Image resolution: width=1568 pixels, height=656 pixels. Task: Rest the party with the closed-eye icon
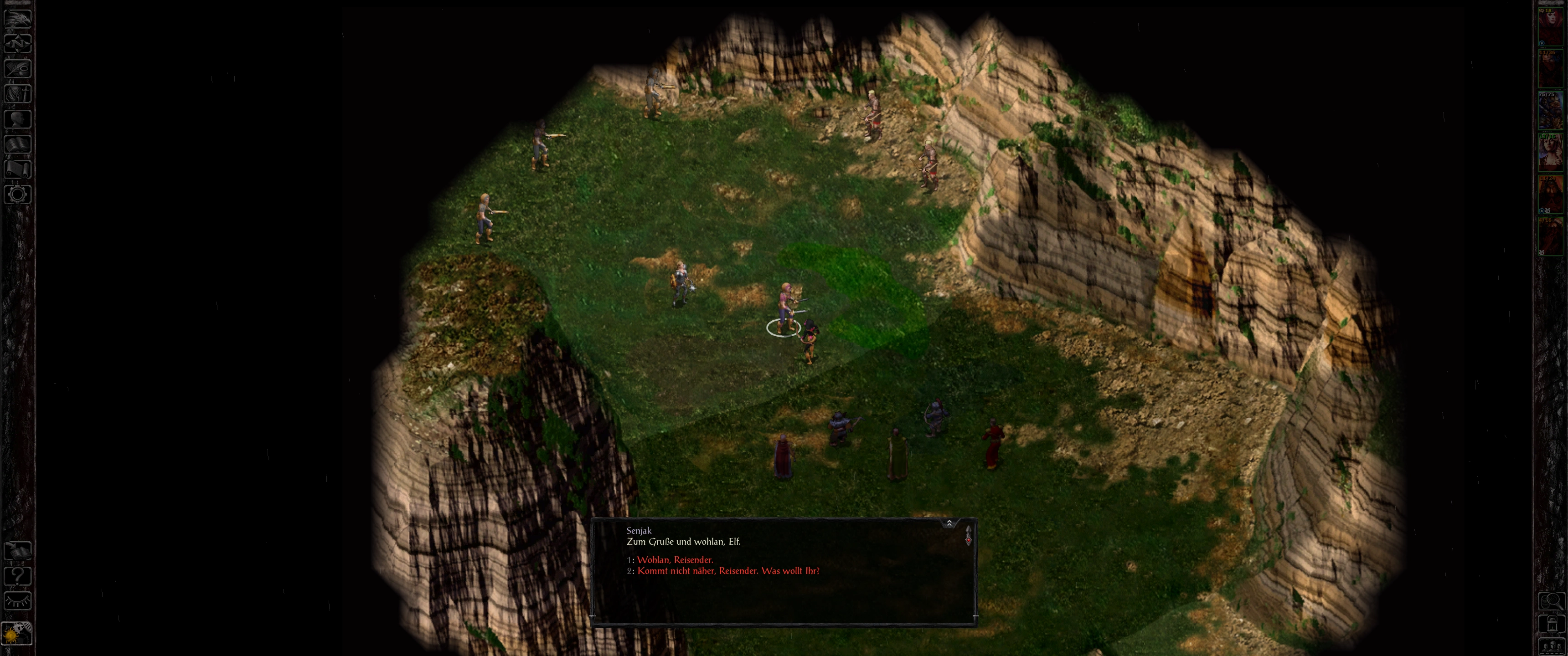18,600
